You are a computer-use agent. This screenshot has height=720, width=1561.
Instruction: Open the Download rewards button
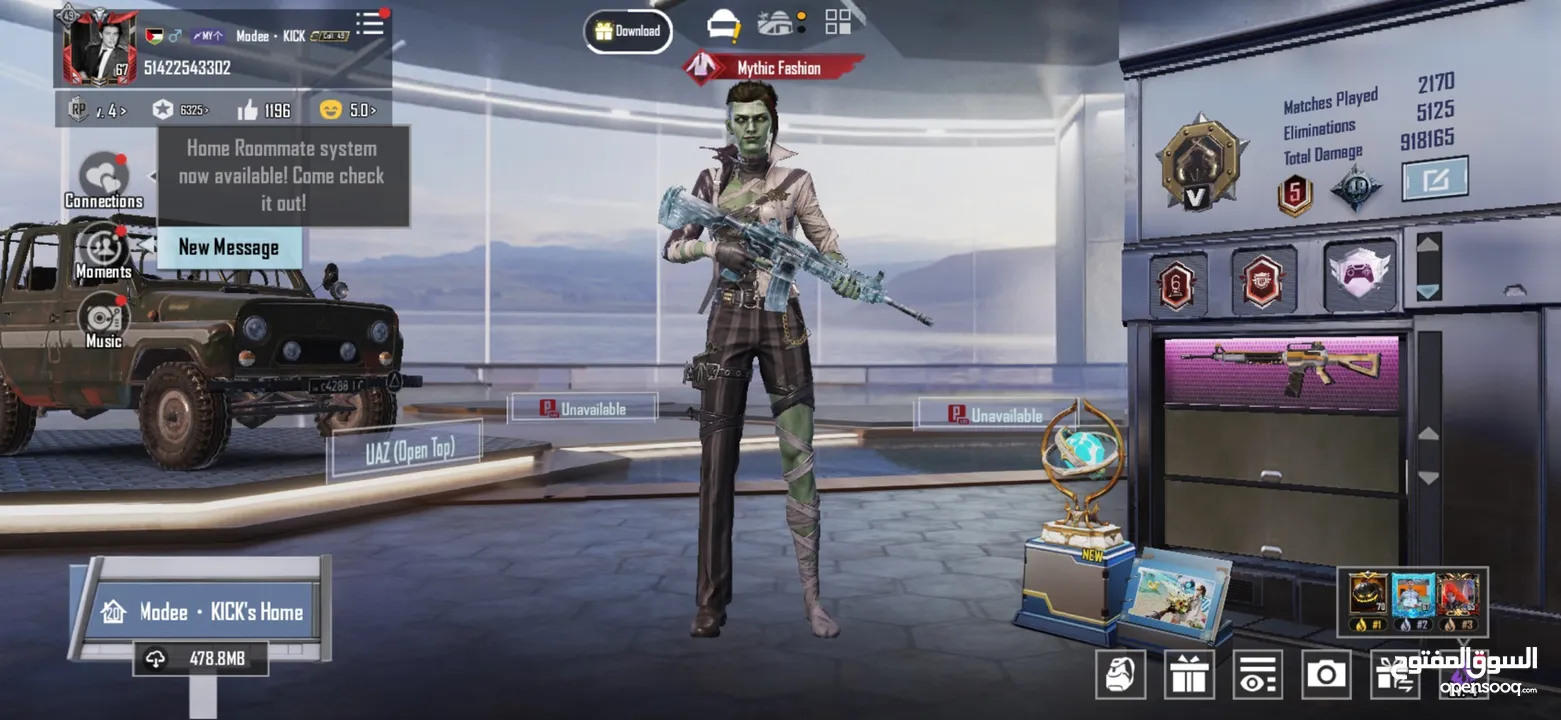point(628,31)
